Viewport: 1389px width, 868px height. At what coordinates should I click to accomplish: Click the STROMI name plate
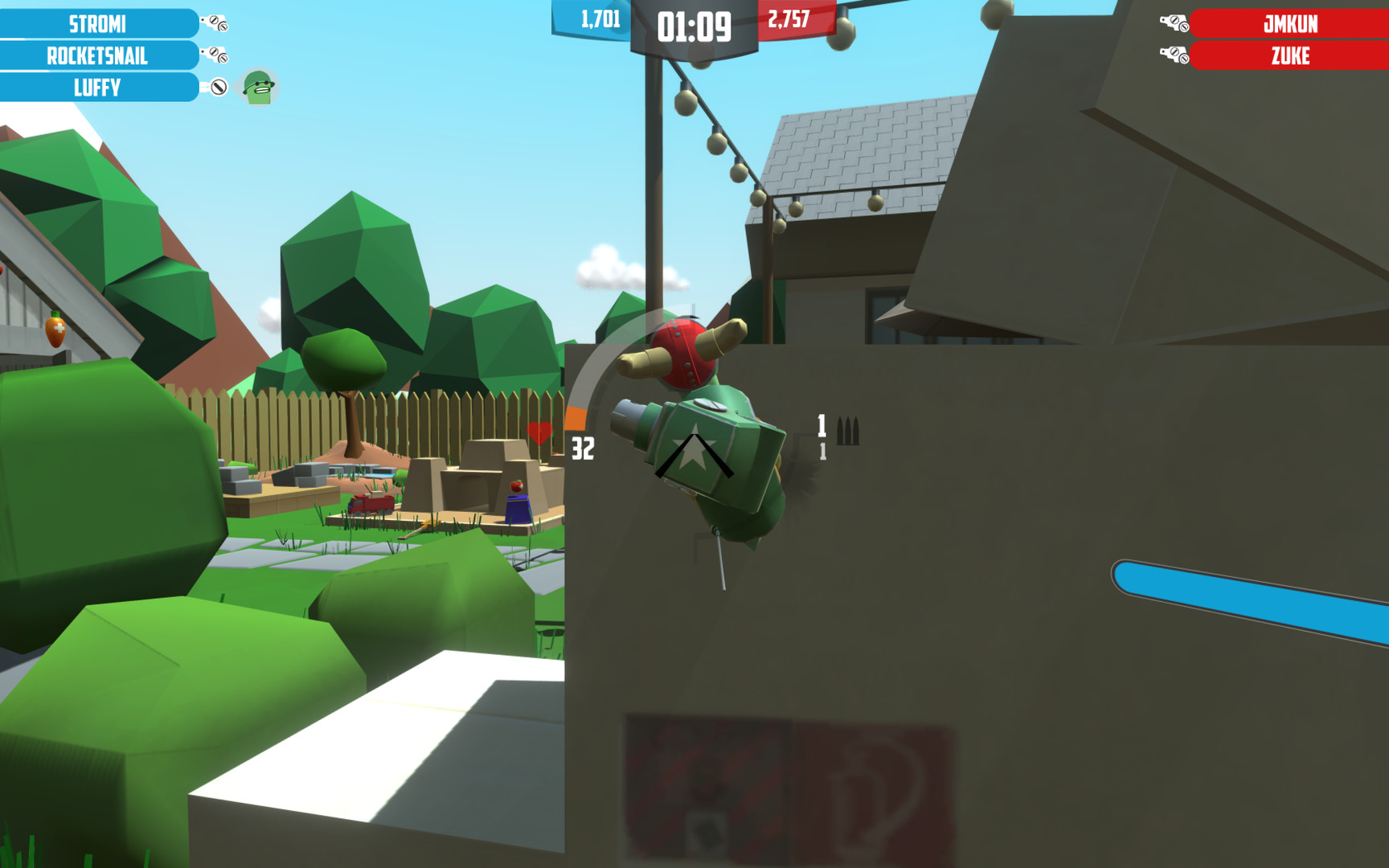[98, 23]
